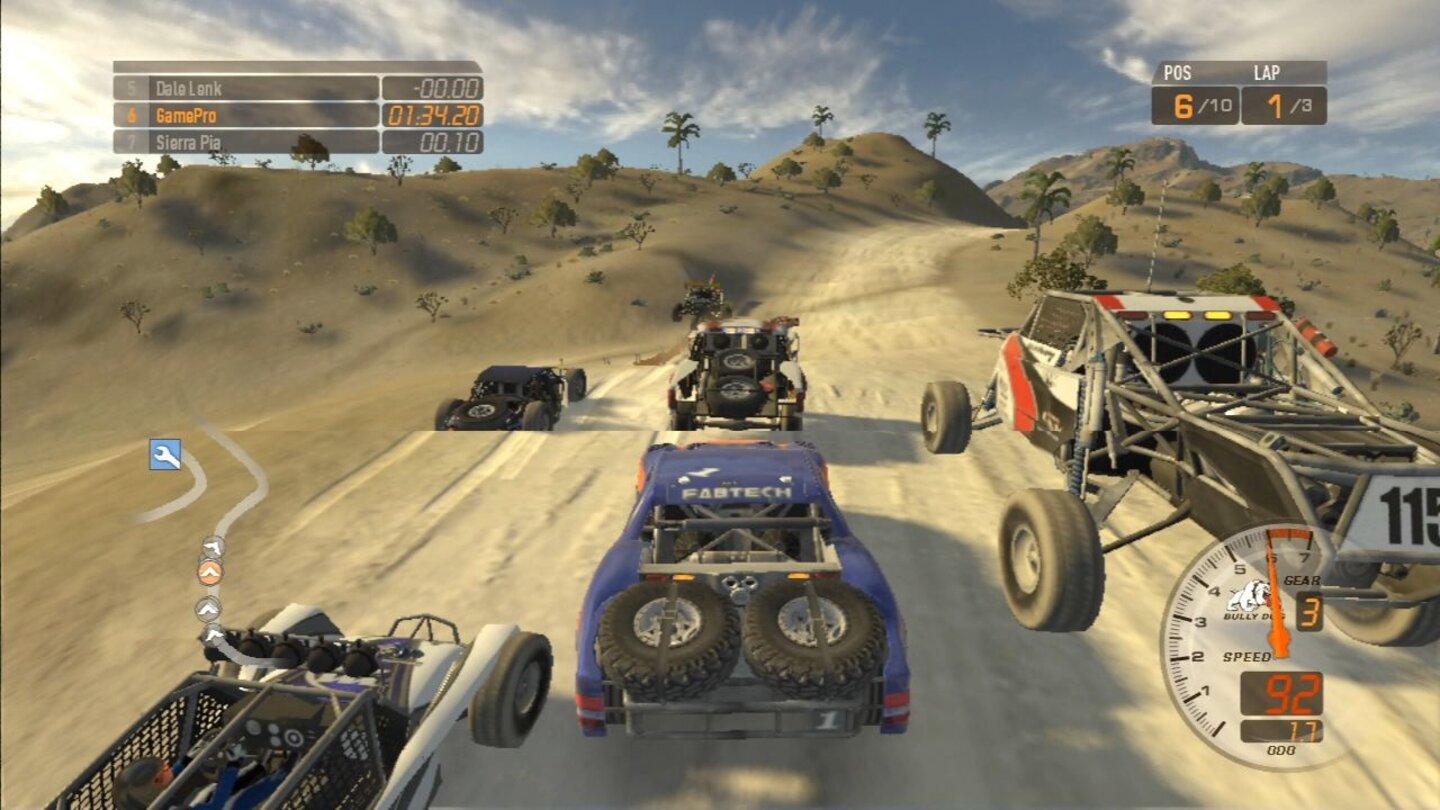Click the upper white arrow waypoint on the minimap
Image resolution: width=1440 pixels, height=810 pixels.
(211, 547)
